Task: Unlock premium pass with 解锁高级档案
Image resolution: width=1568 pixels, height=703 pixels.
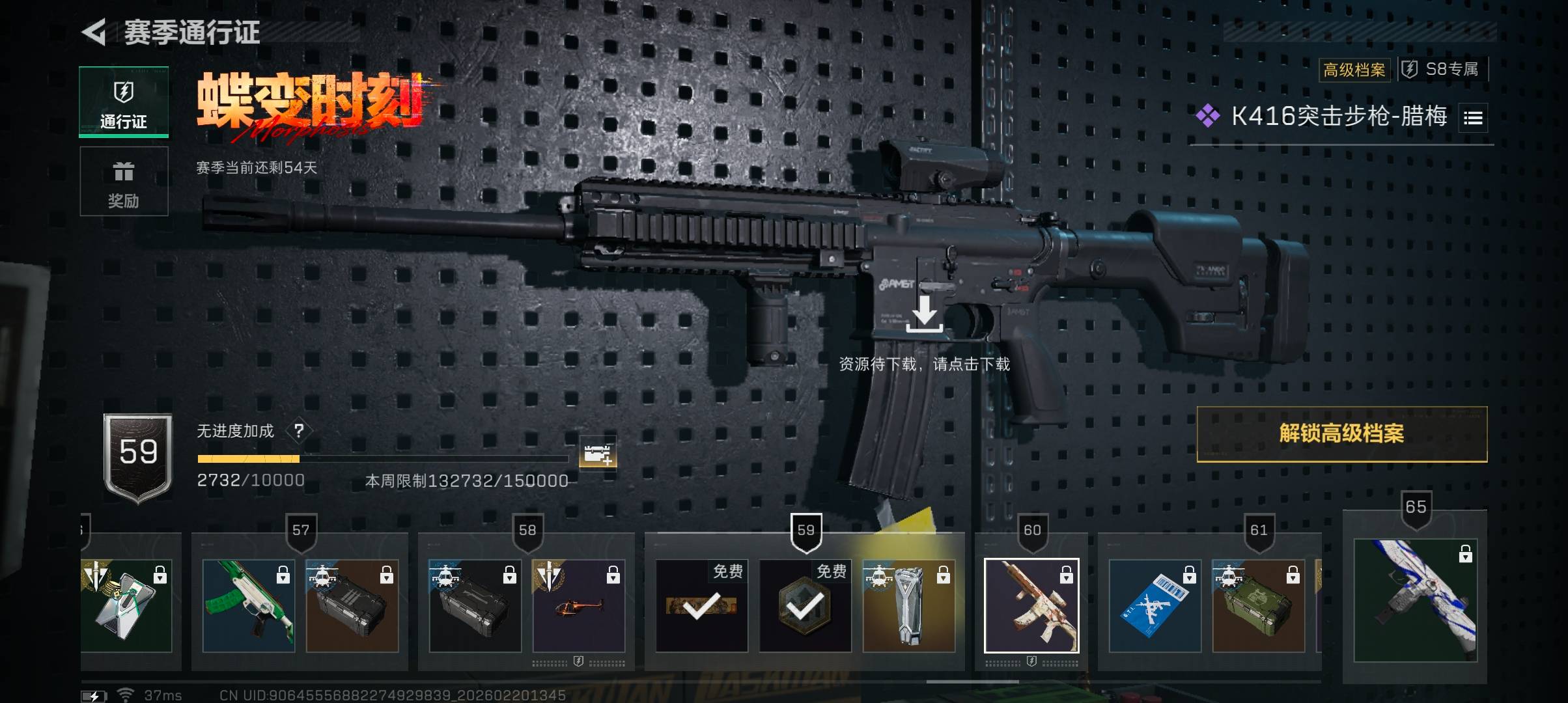Action: 1341,434
